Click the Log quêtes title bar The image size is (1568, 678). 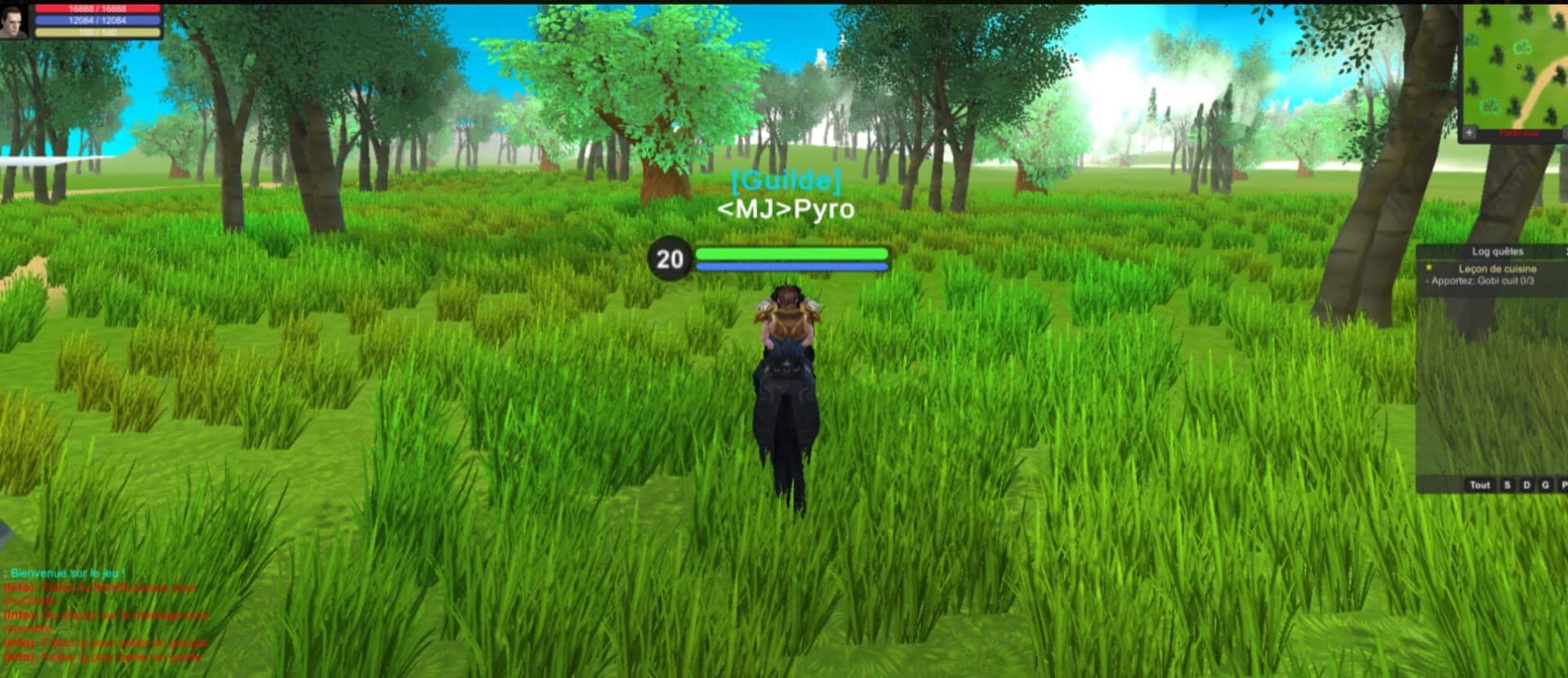pos(1497,251)
